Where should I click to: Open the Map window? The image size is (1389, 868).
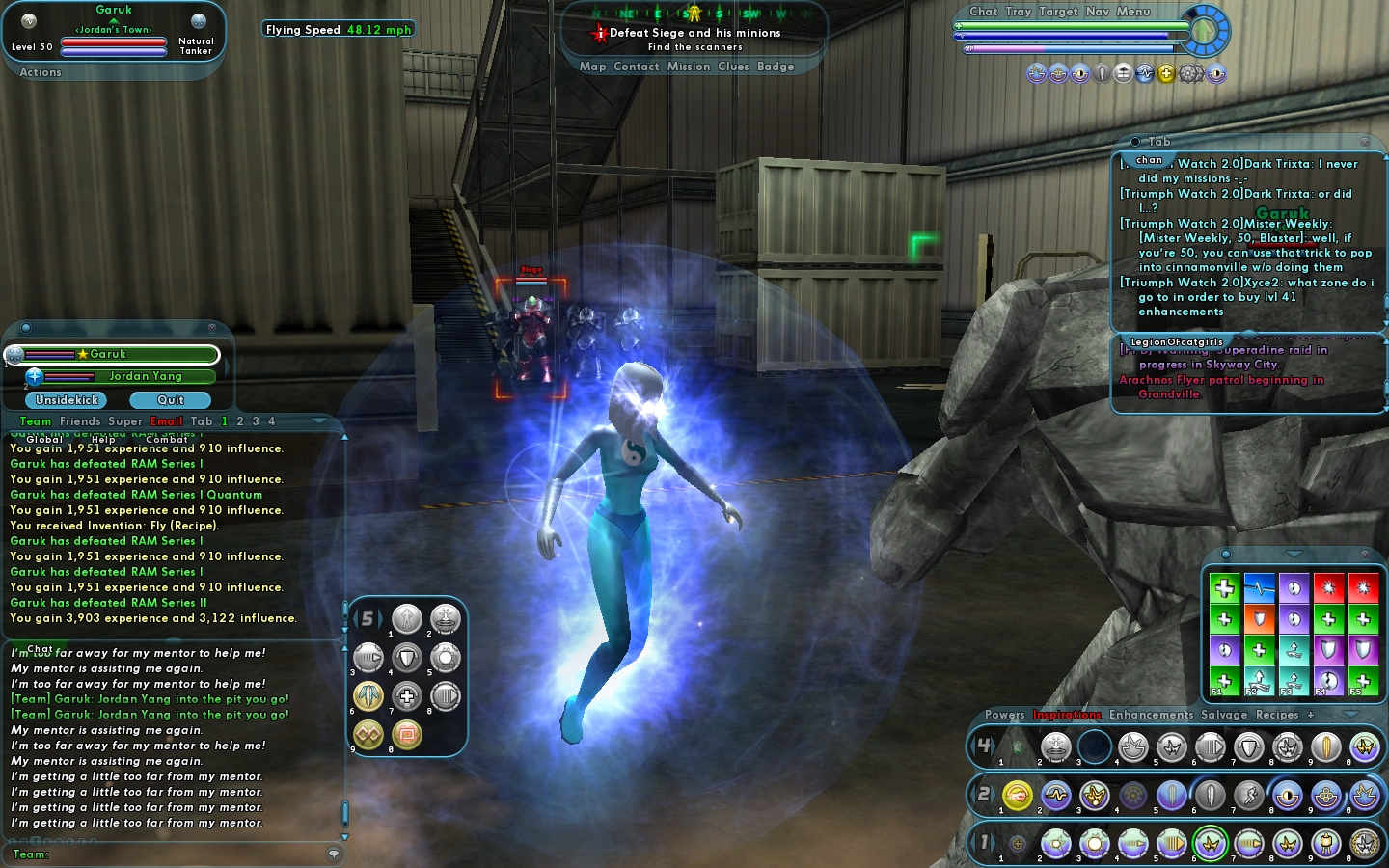point(592,67)
